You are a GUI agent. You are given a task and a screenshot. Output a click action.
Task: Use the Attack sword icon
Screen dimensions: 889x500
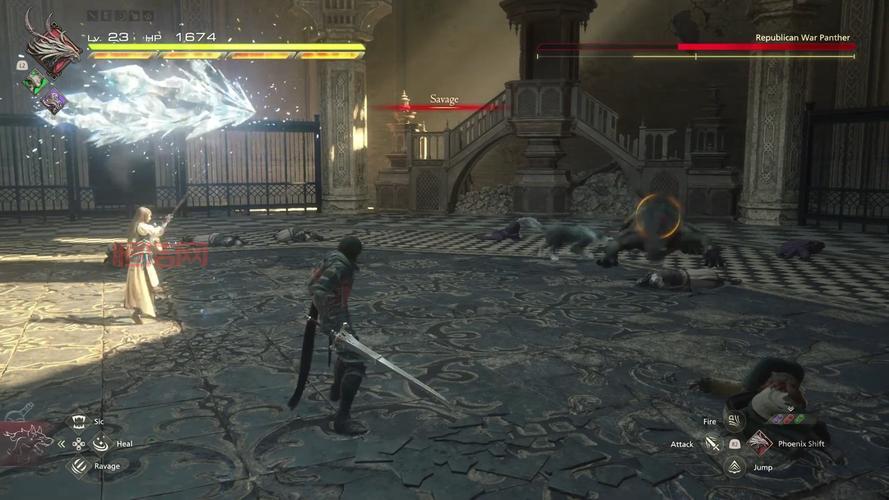click(713, 443)
